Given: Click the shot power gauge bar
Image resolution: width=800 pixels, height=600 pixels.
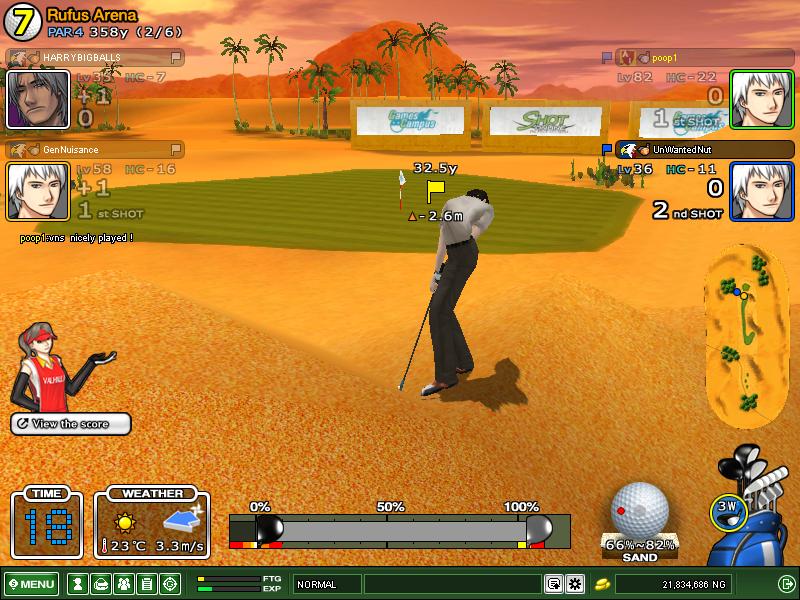Looking at the screenshot, I should tap(400, 529).
